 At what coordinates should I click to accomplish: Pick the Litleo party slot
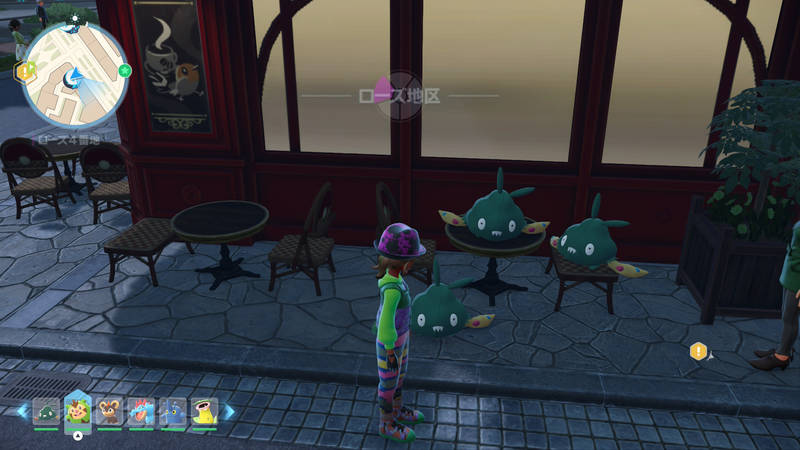(x=110, y=411)
